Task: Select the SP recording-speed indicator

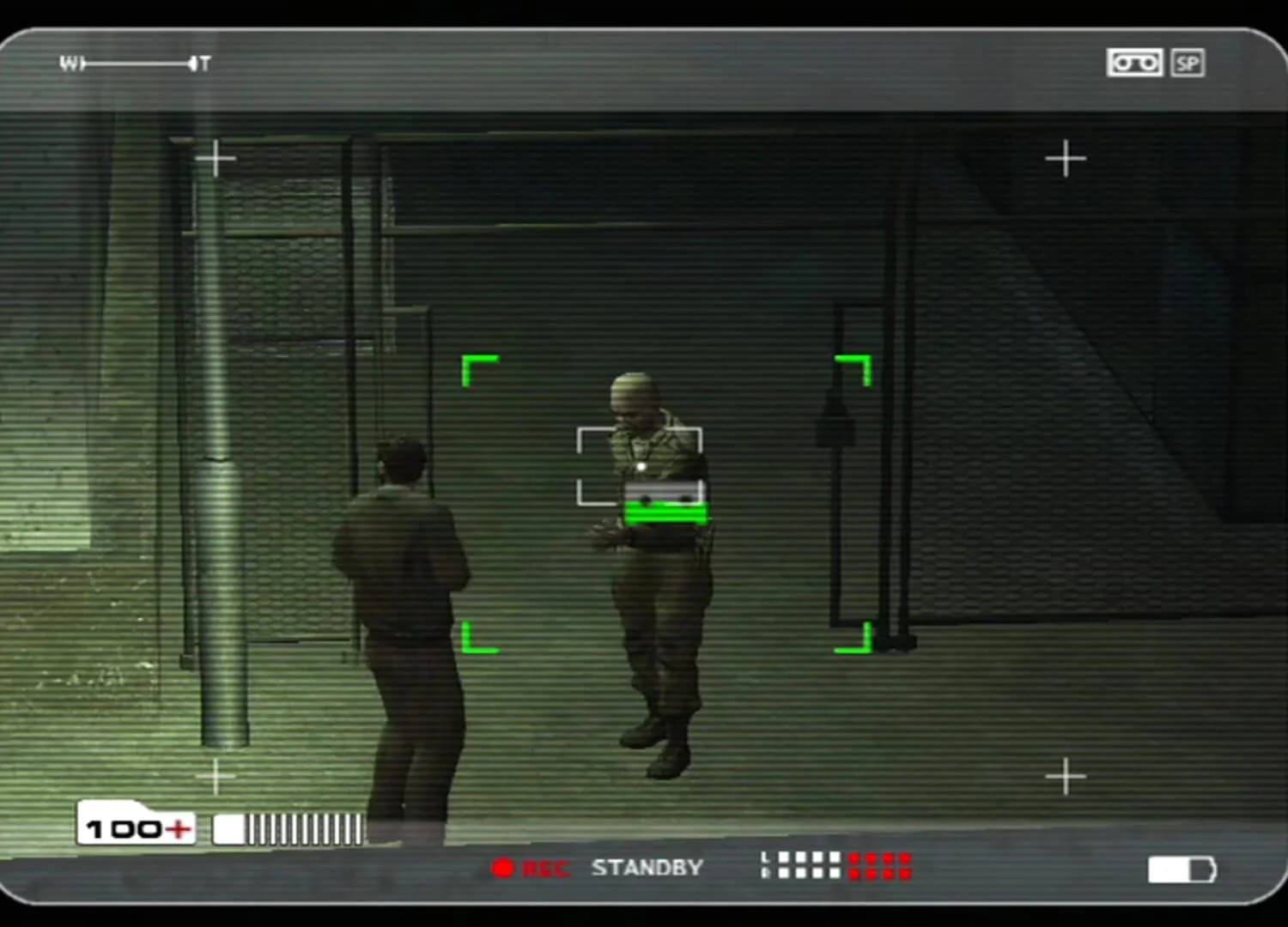Action: [1189, 62]
